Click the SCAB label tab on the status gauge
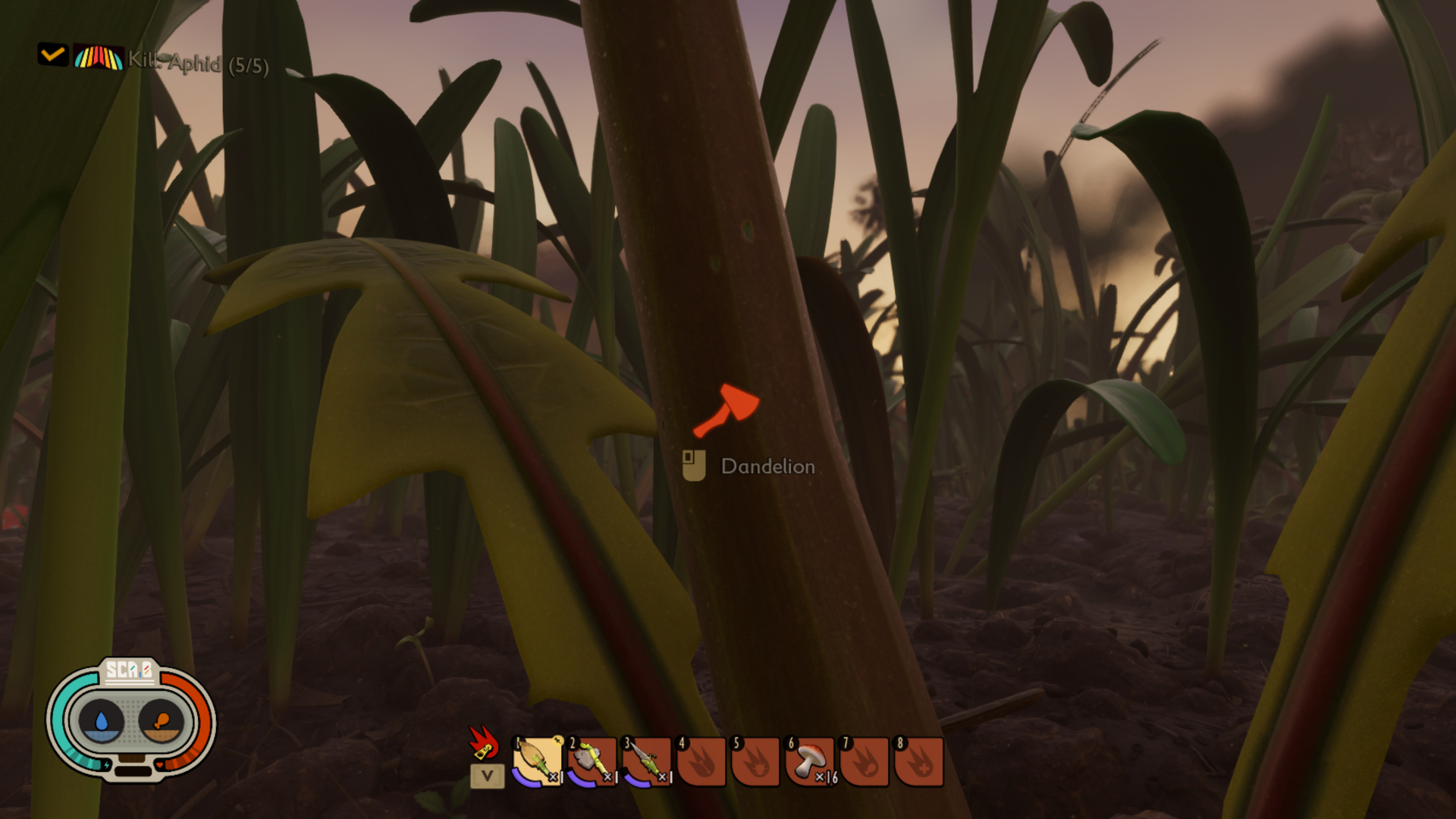This screenshot has width=1456, height=819. click(129, 670)
